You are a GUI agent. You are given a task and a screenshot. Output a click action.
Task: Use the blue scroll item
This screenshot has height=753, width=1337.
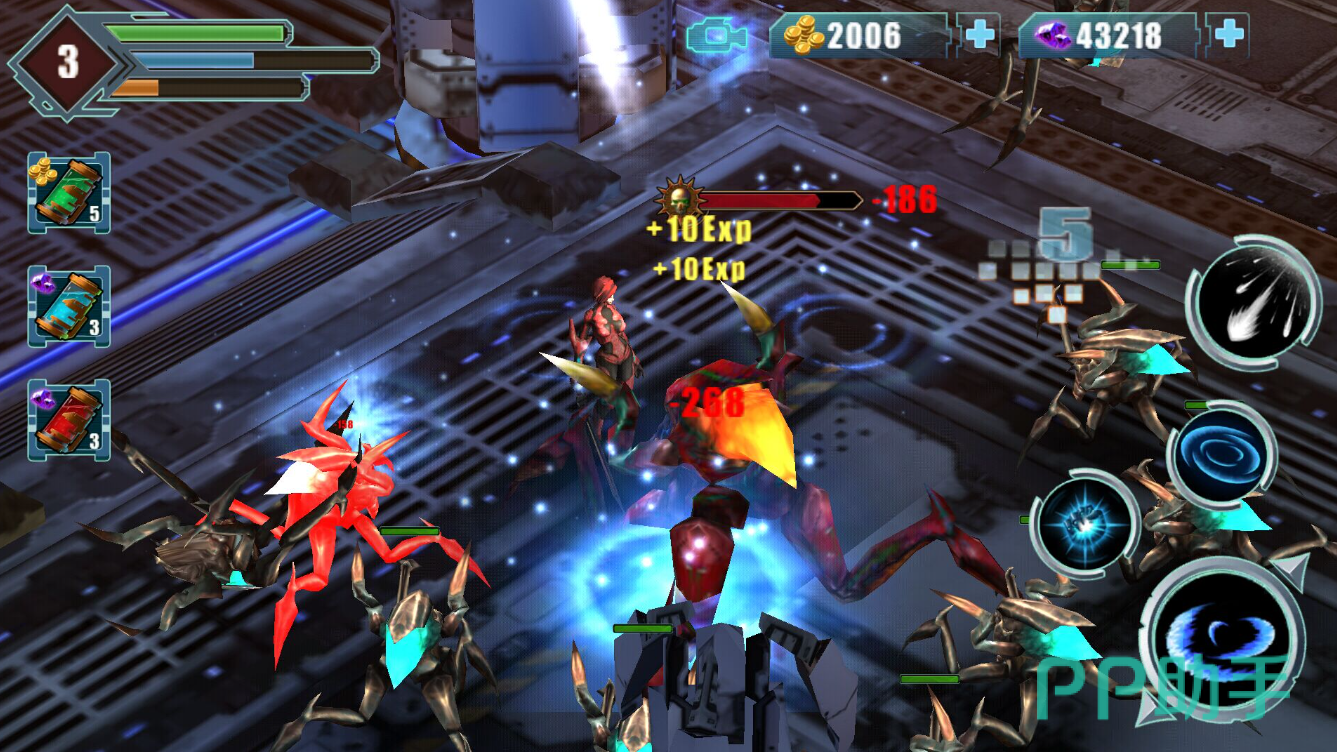pos(68,307)
